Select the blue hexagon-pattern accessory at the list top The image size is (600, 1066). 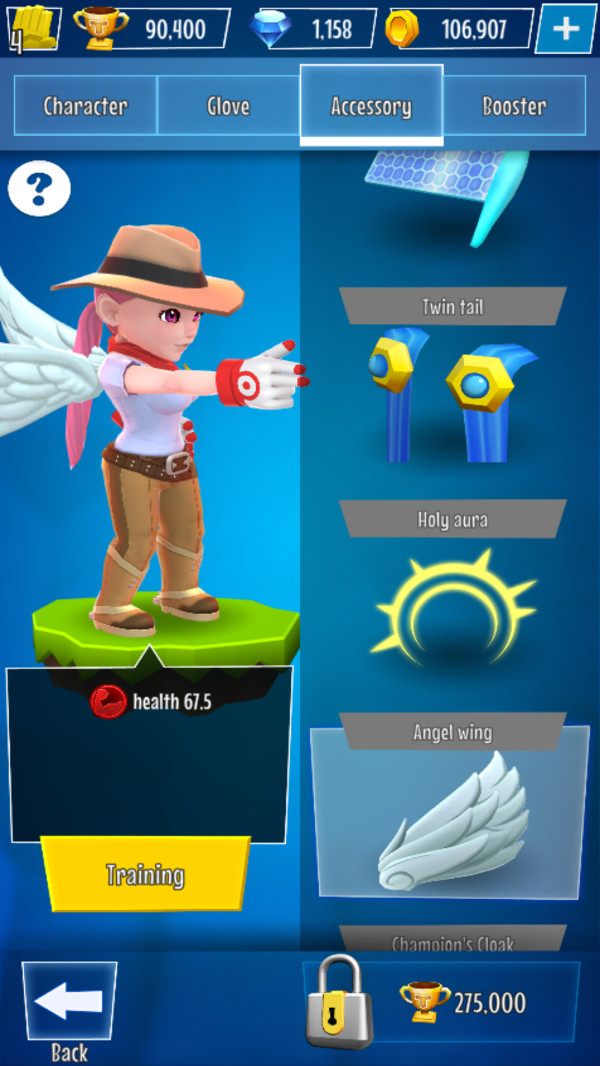450,192
